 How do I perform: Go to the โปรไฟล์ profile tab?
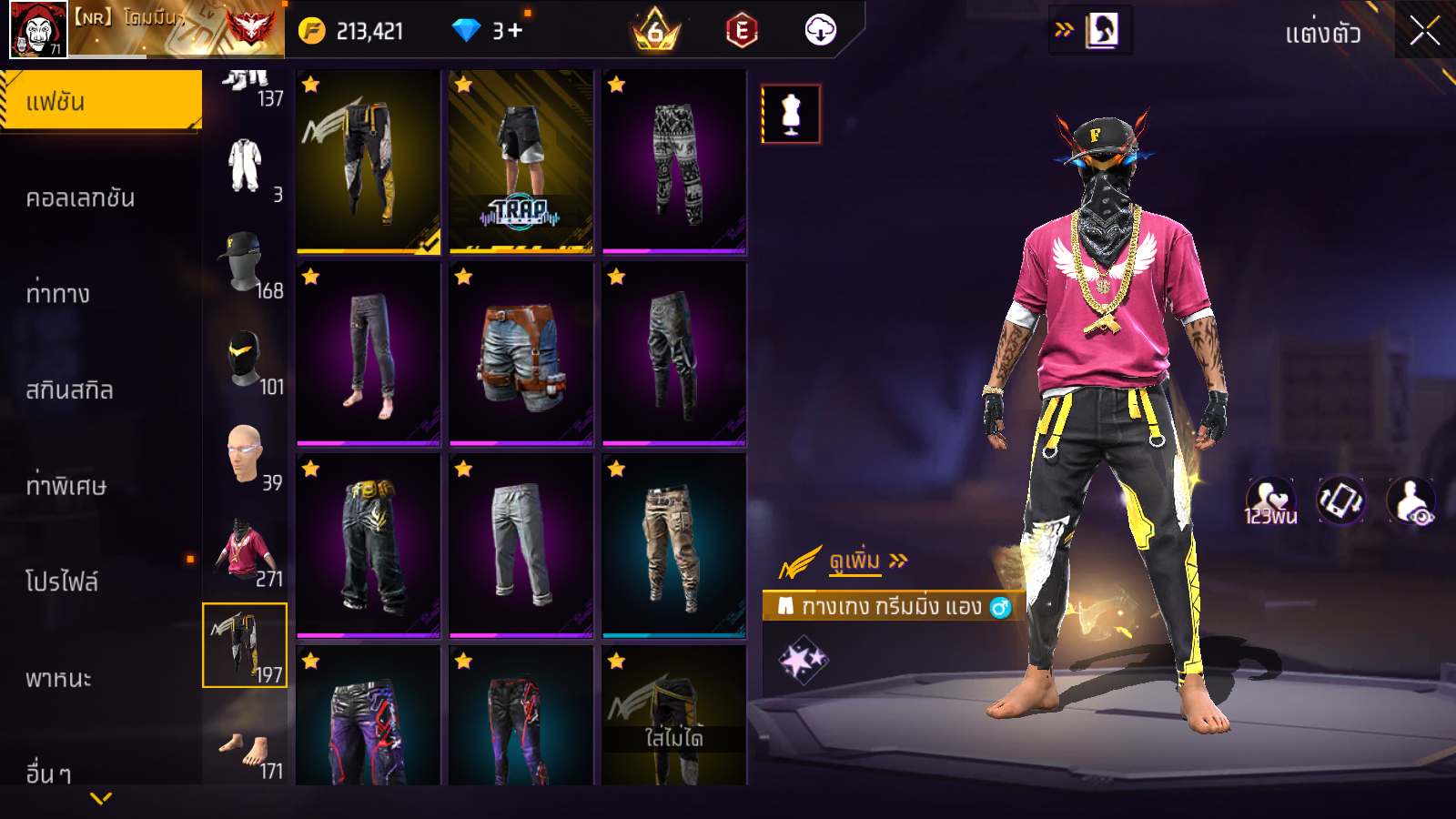point(62,582)
